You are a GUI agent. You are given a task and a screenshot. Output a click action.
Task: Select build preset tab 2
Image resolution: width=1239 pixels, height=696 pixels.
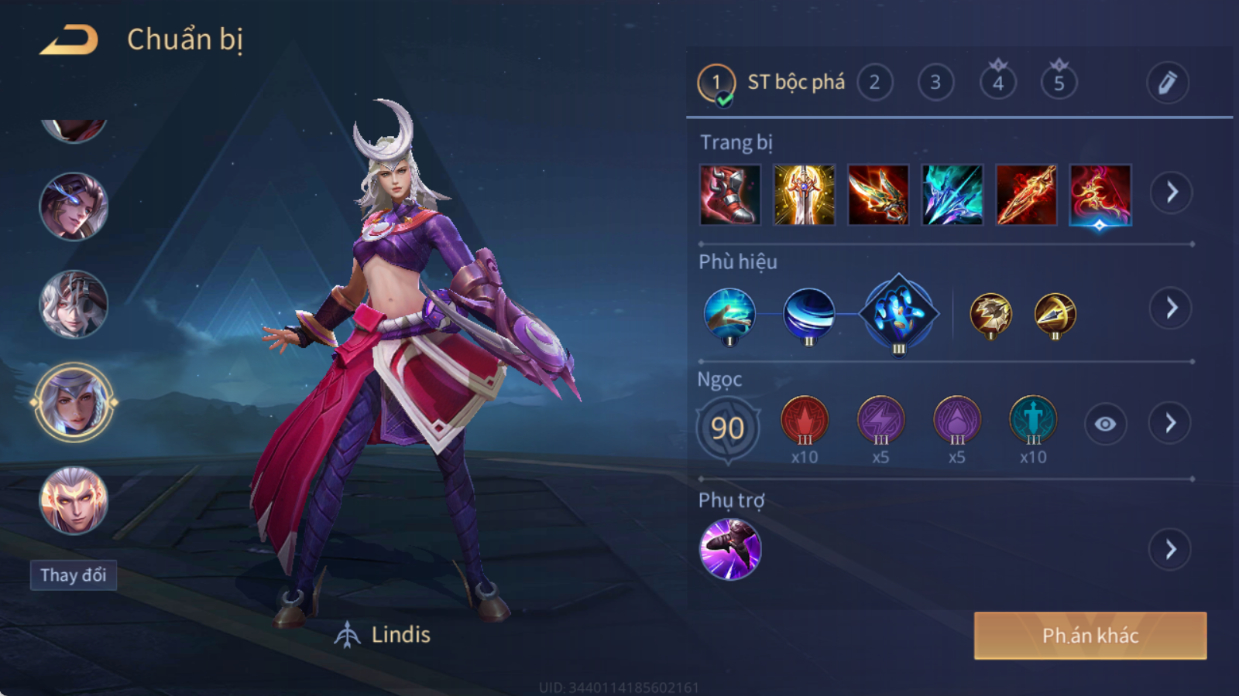pos(874,82)
